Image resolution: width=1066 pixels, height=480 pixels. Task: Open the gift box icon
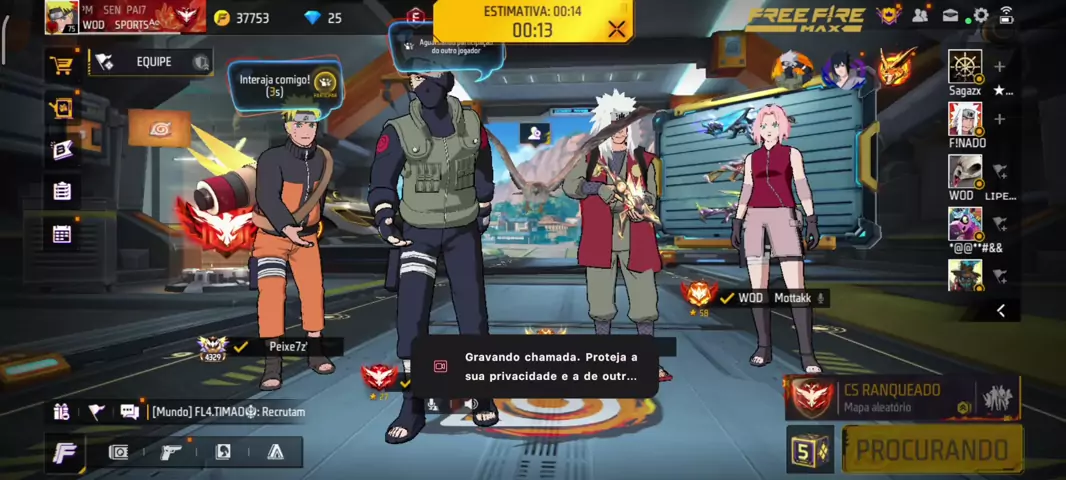(62, 108)
